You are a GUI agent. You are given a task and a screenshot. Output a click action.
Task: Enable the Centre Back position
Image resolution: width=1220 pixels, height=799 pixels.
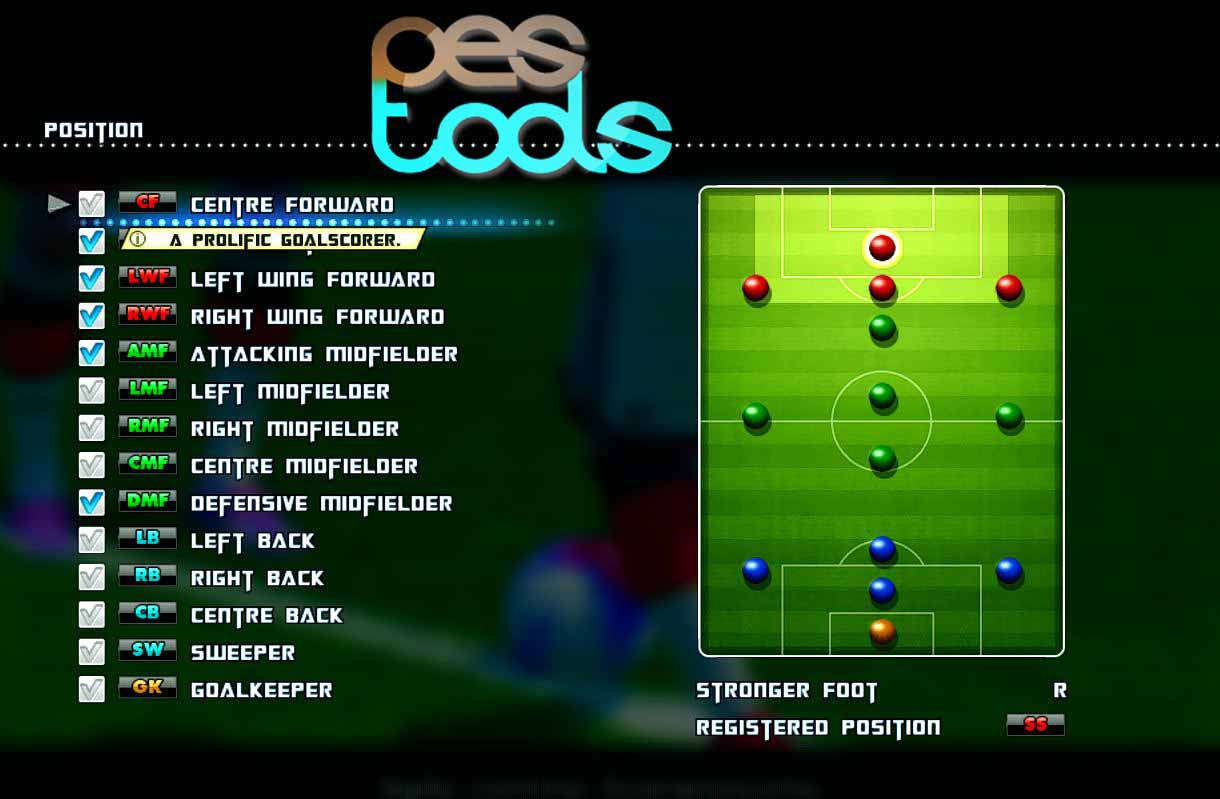[91, 615]
